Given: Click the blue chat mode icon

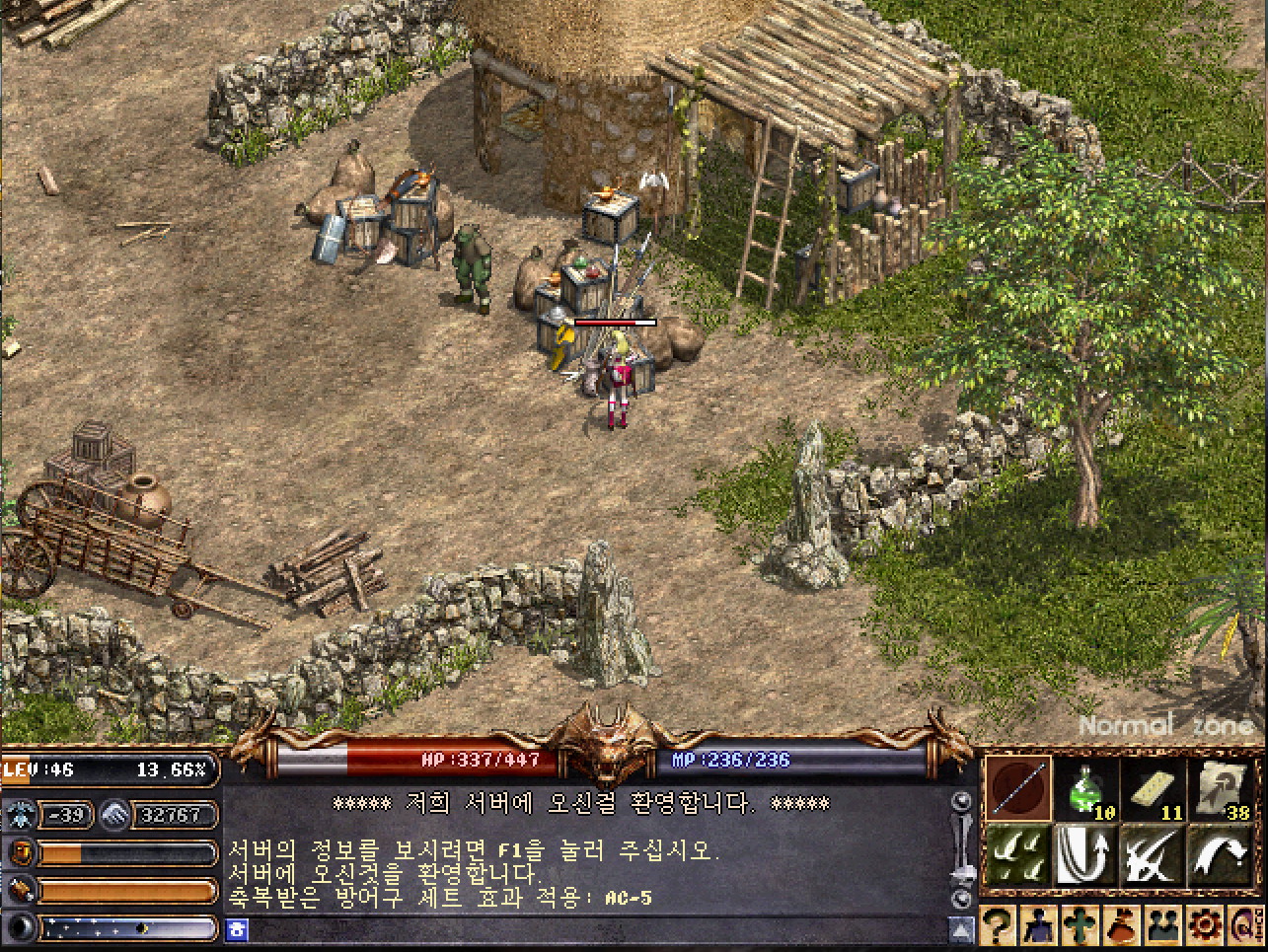Looking at the screenshot, I should click(236, 929).
